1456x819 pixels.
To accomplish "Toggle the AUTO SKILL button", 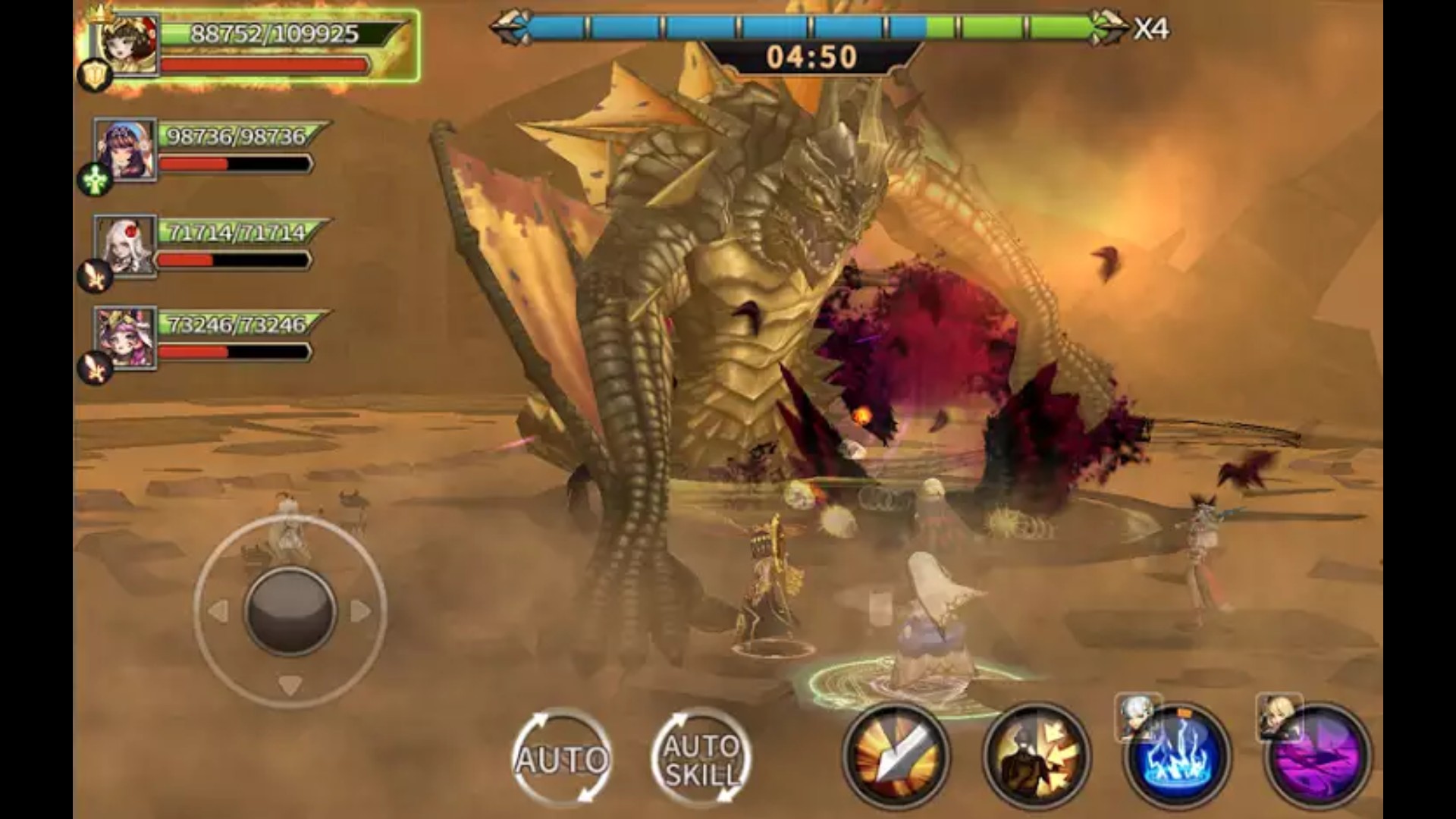I will pyautogui.click(x=701, y=758).
